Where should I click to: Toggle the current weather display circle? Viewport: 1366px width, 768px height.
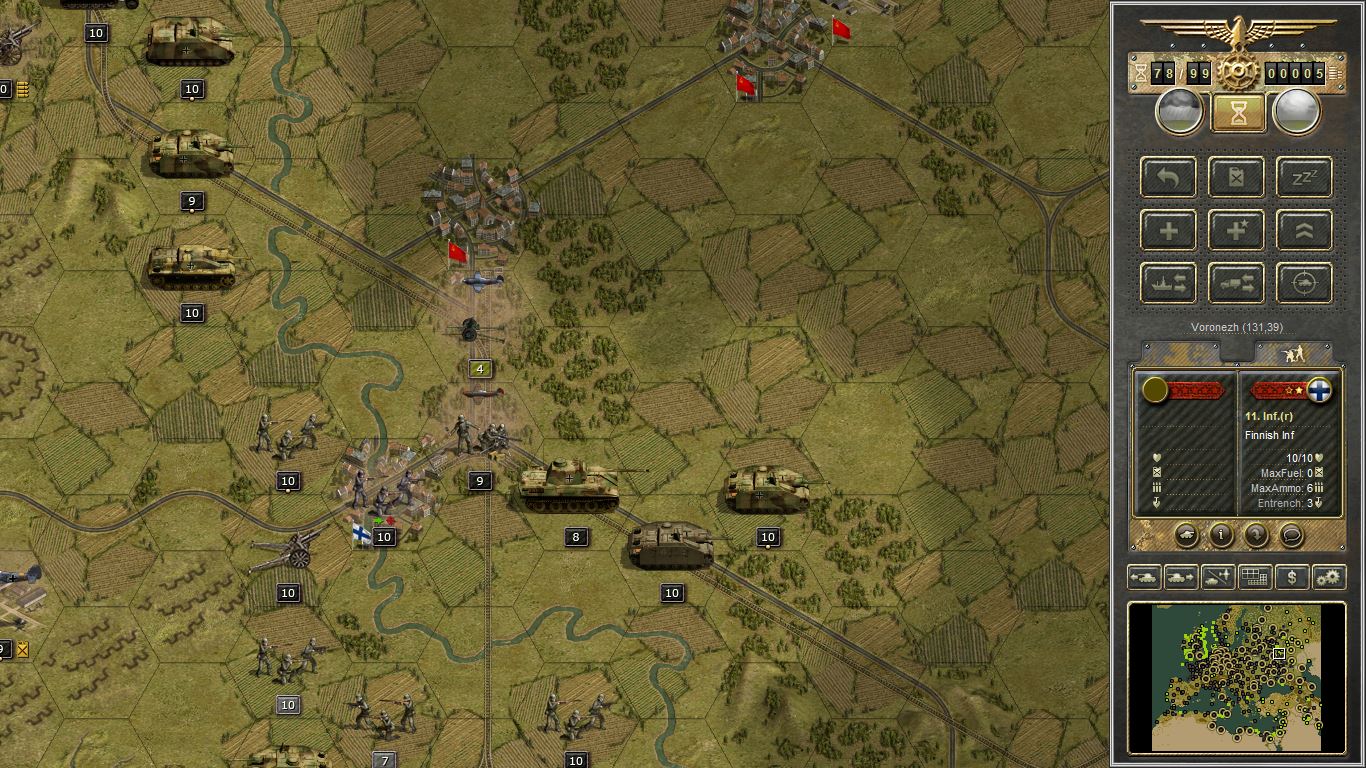tap(1178, 110)
